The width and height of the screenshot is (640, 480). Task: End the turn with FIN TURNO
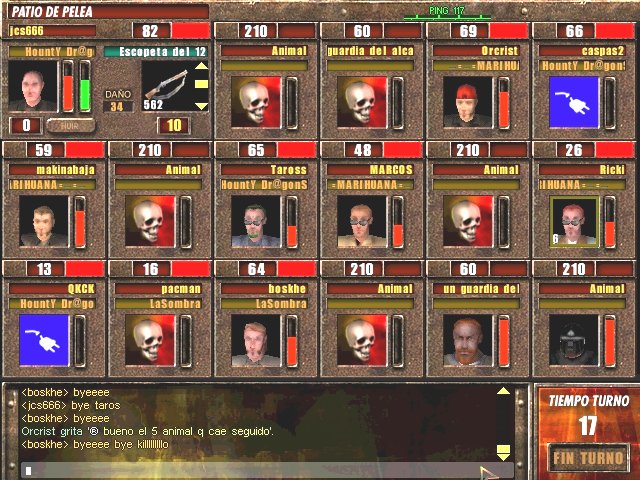587,458
